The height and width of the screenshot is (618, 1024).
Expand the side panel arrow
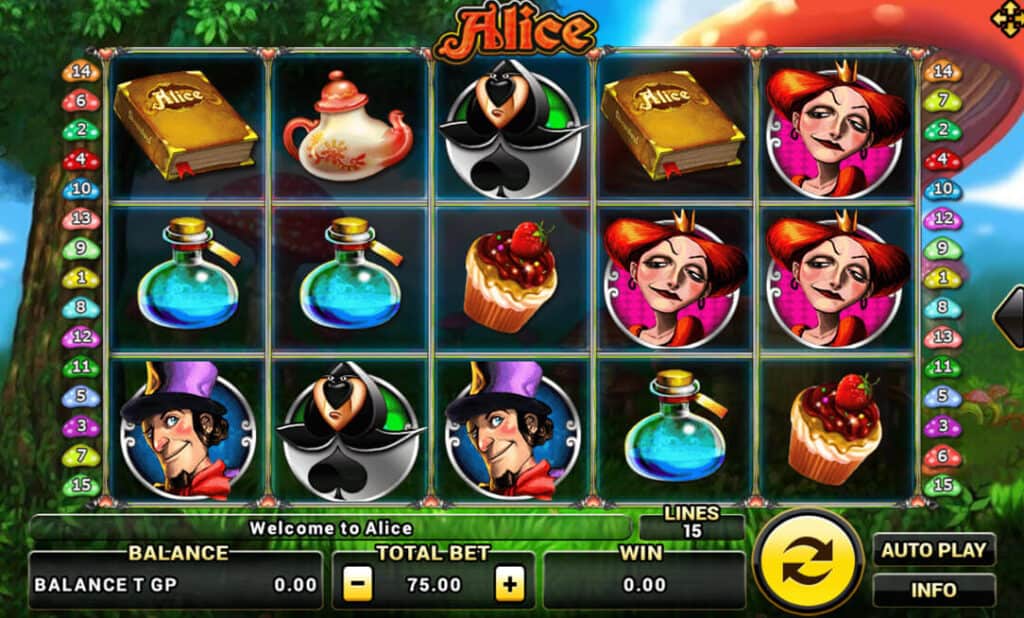coord(1010,316)
